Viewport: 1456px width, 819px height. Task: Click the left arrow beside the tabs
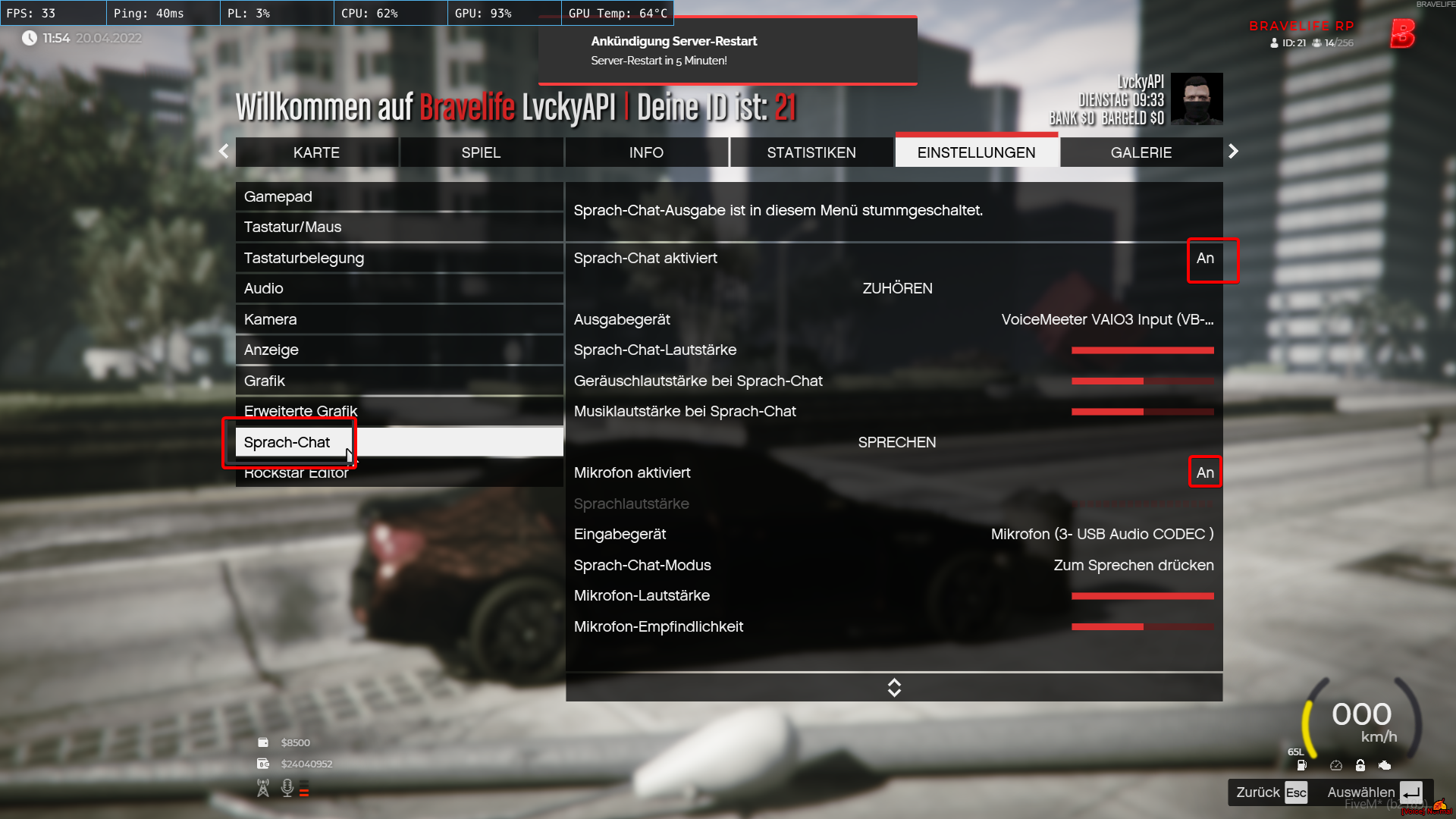224,152
